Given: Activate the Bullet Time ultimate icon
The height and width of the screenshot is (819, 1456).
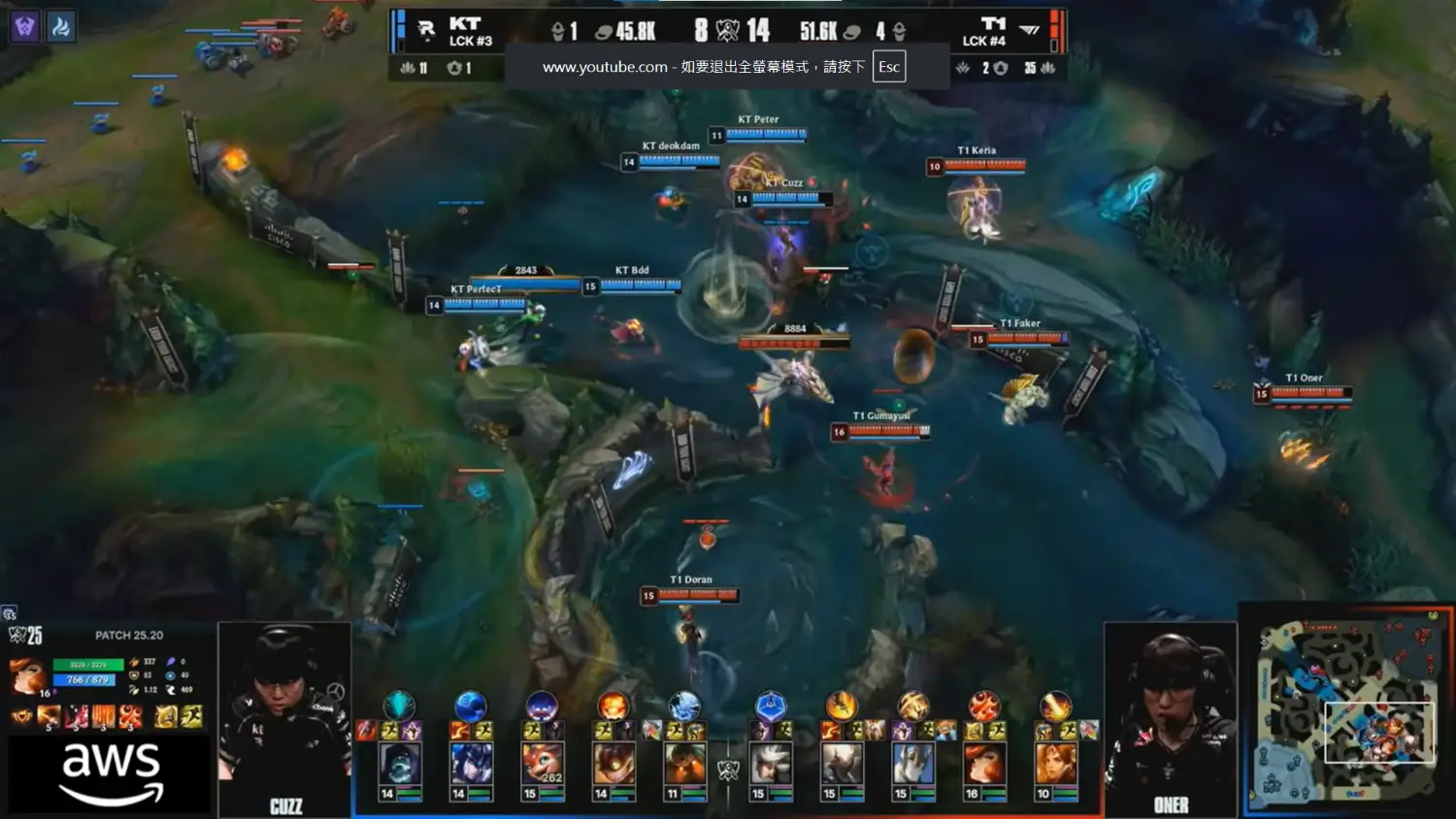Looking at the screenshot, I should [x=130, y=717].
